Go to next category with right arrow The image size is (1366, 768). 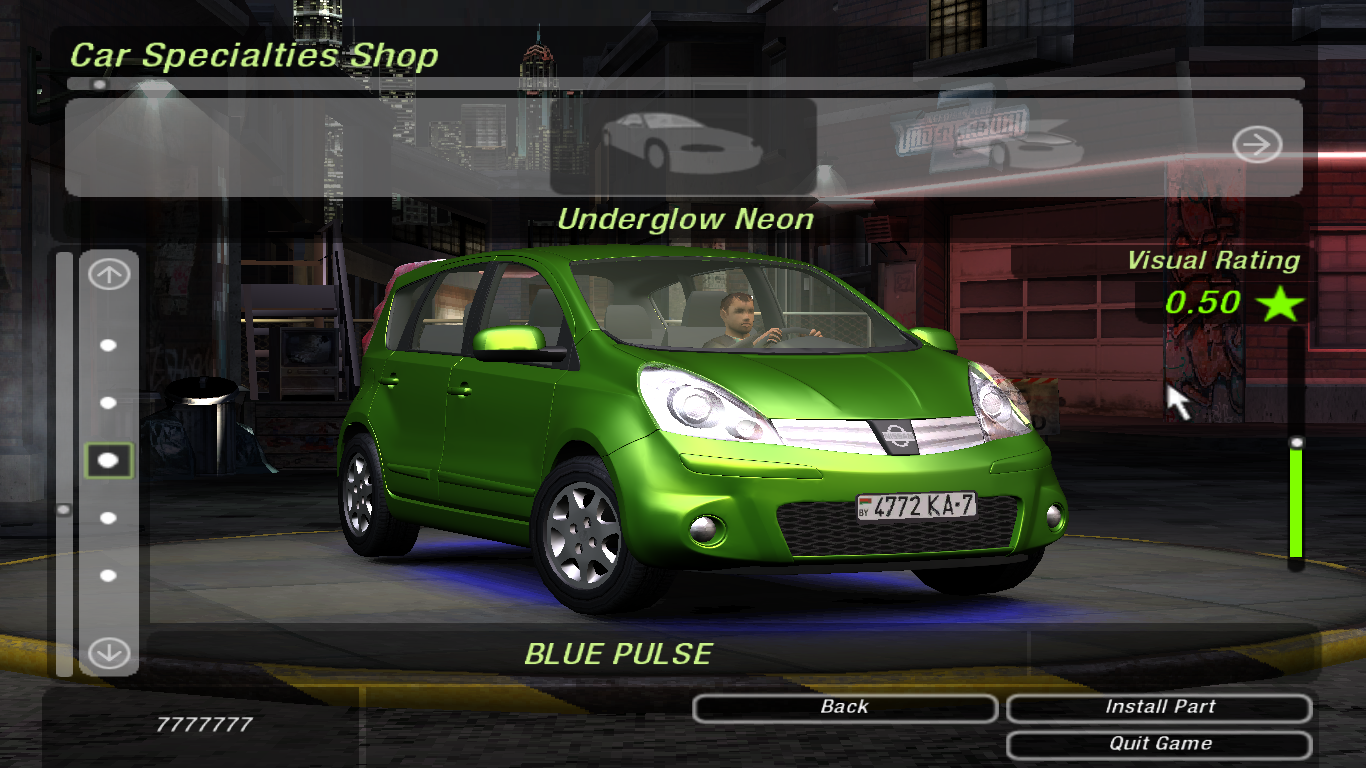click(x=1256, y=146)
